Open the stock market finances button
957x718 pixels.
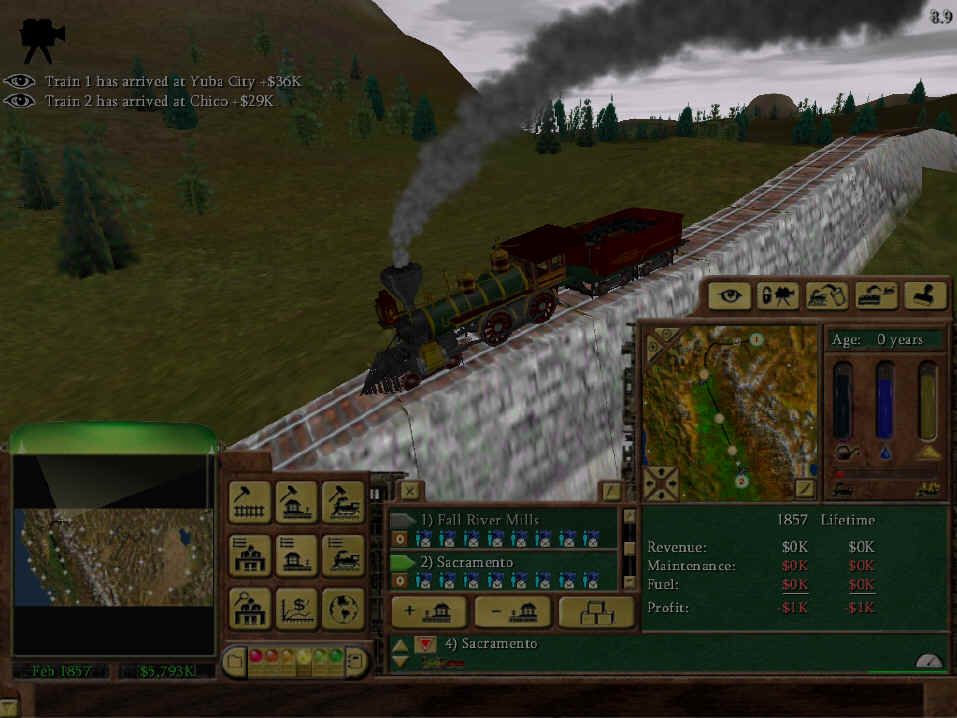[296, 608]
